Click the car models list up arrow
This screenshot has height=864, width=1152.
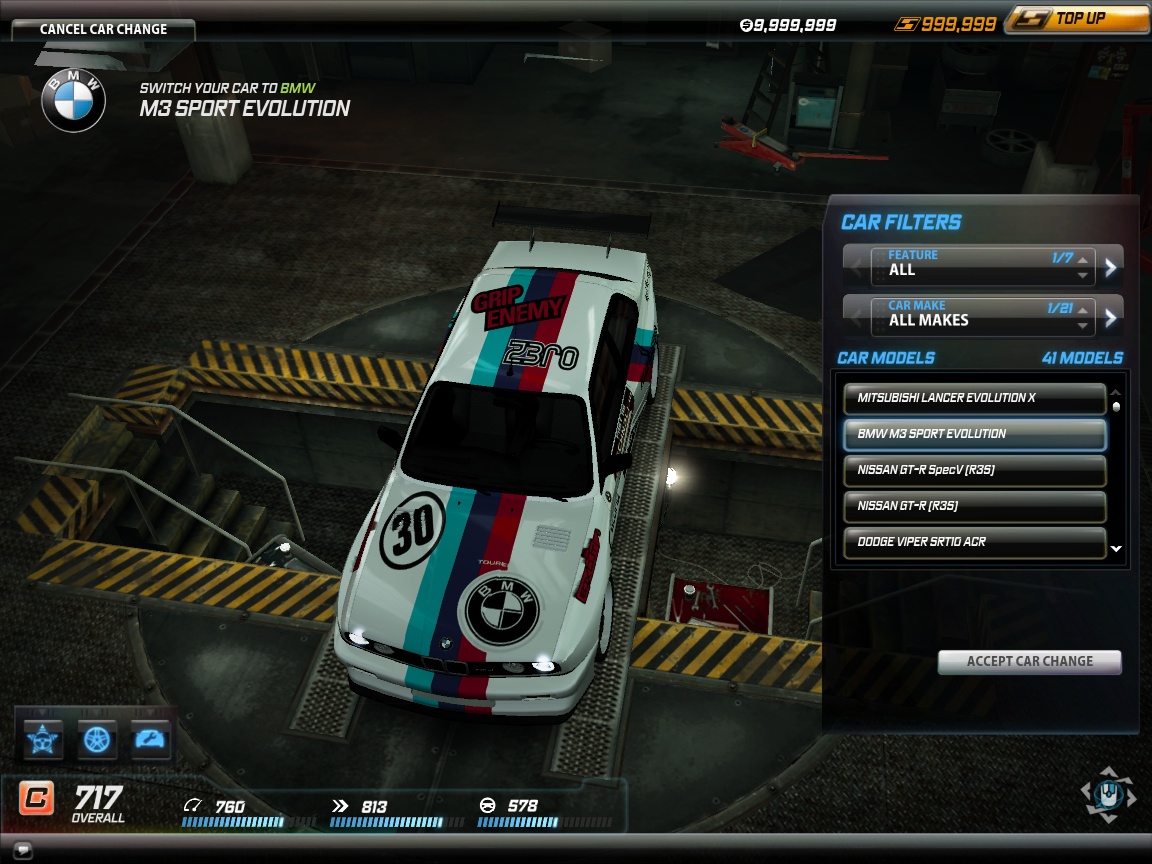point(1116,393)
